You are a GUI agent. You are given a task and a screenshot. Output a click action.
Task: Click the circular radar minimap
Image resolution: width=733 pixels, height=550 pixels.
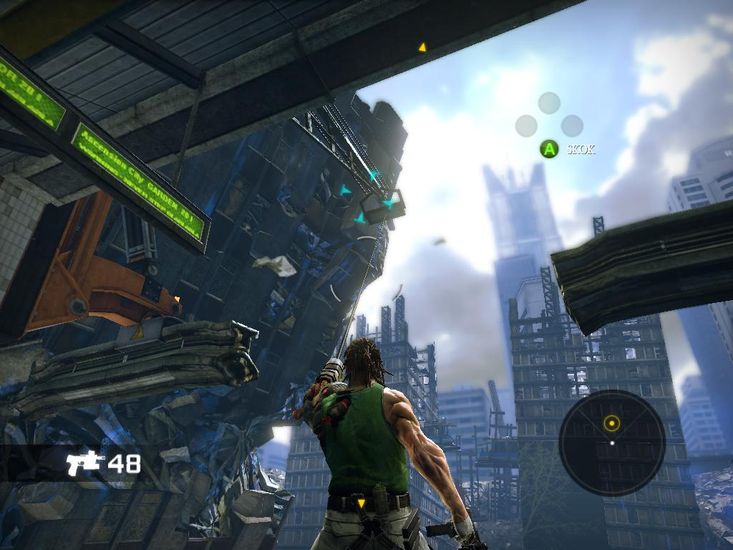click(611, 442)
